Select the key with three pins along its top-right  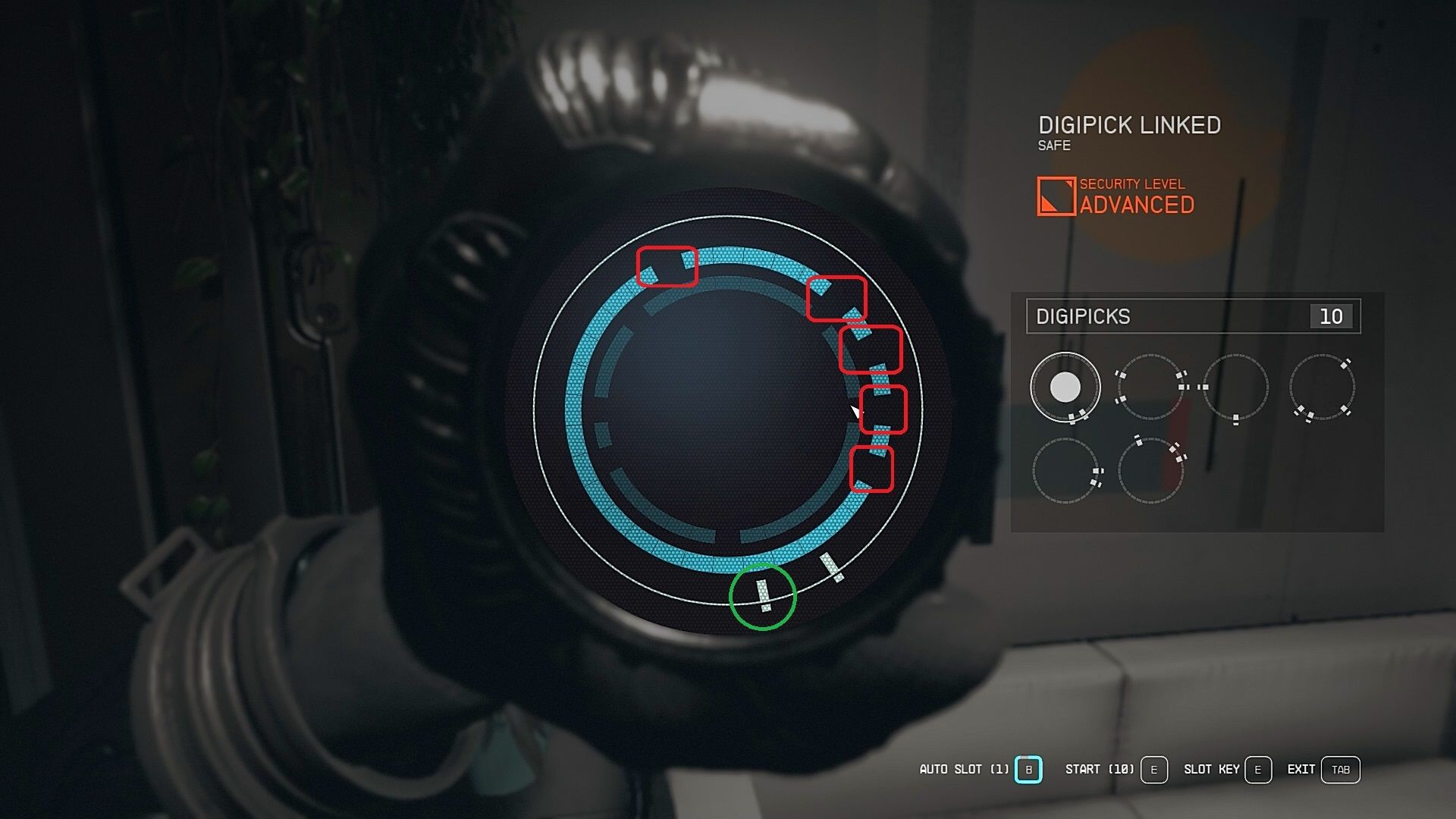pos(1150,470)
